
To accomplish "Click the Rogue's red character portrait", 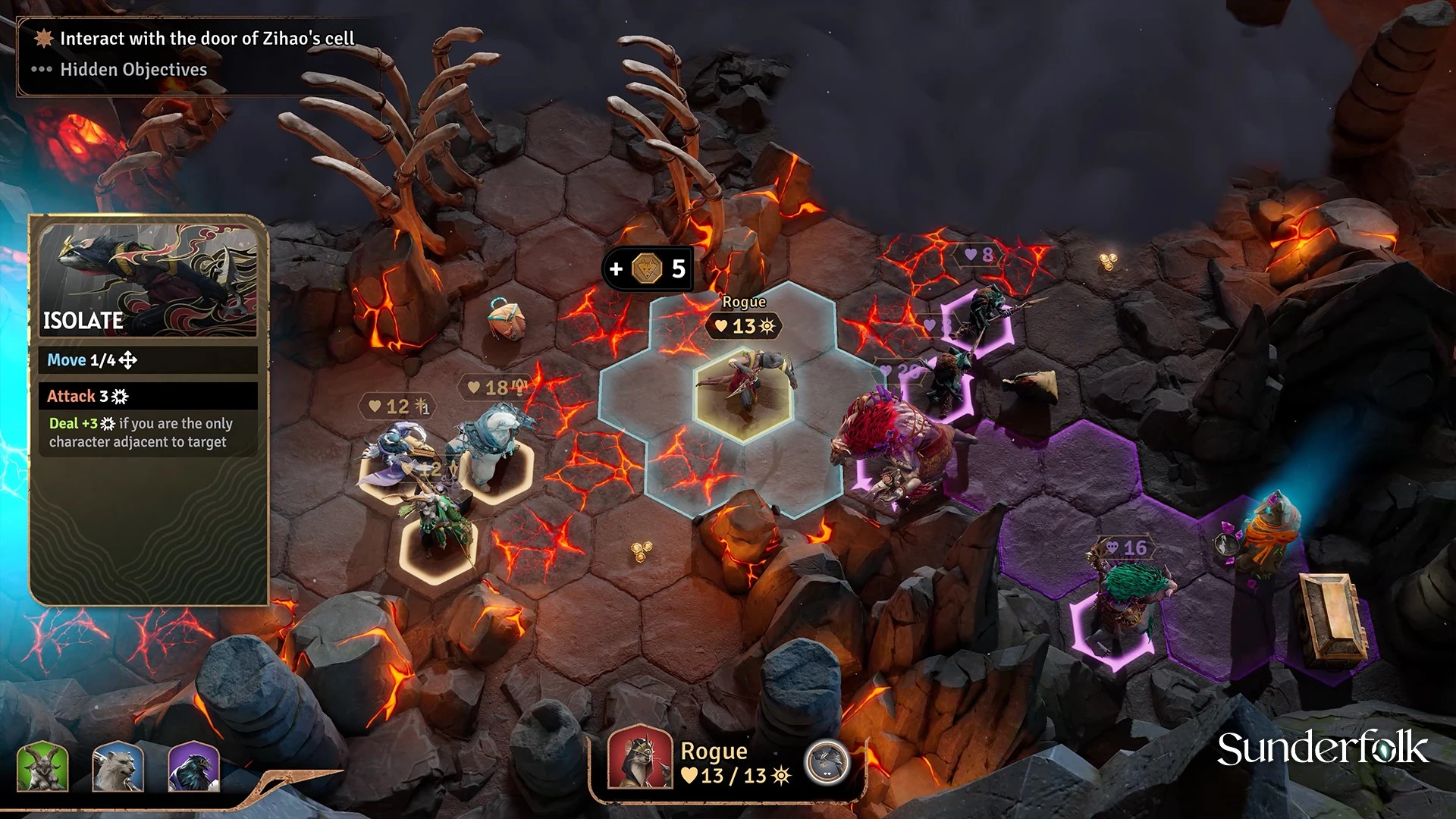I will [x=640, y=759].
